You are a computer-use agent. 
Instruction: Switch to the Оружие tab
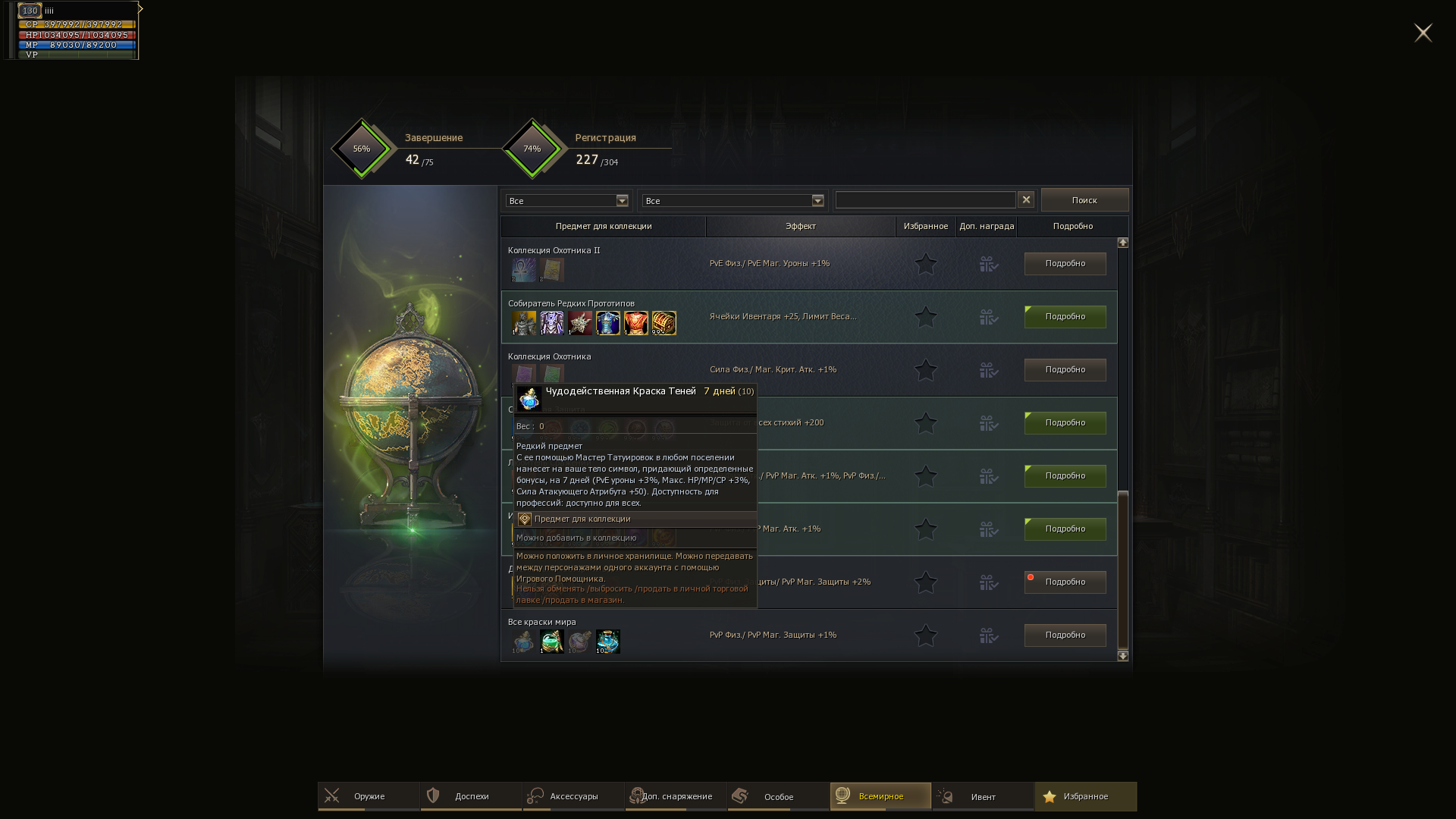(369, 796)
